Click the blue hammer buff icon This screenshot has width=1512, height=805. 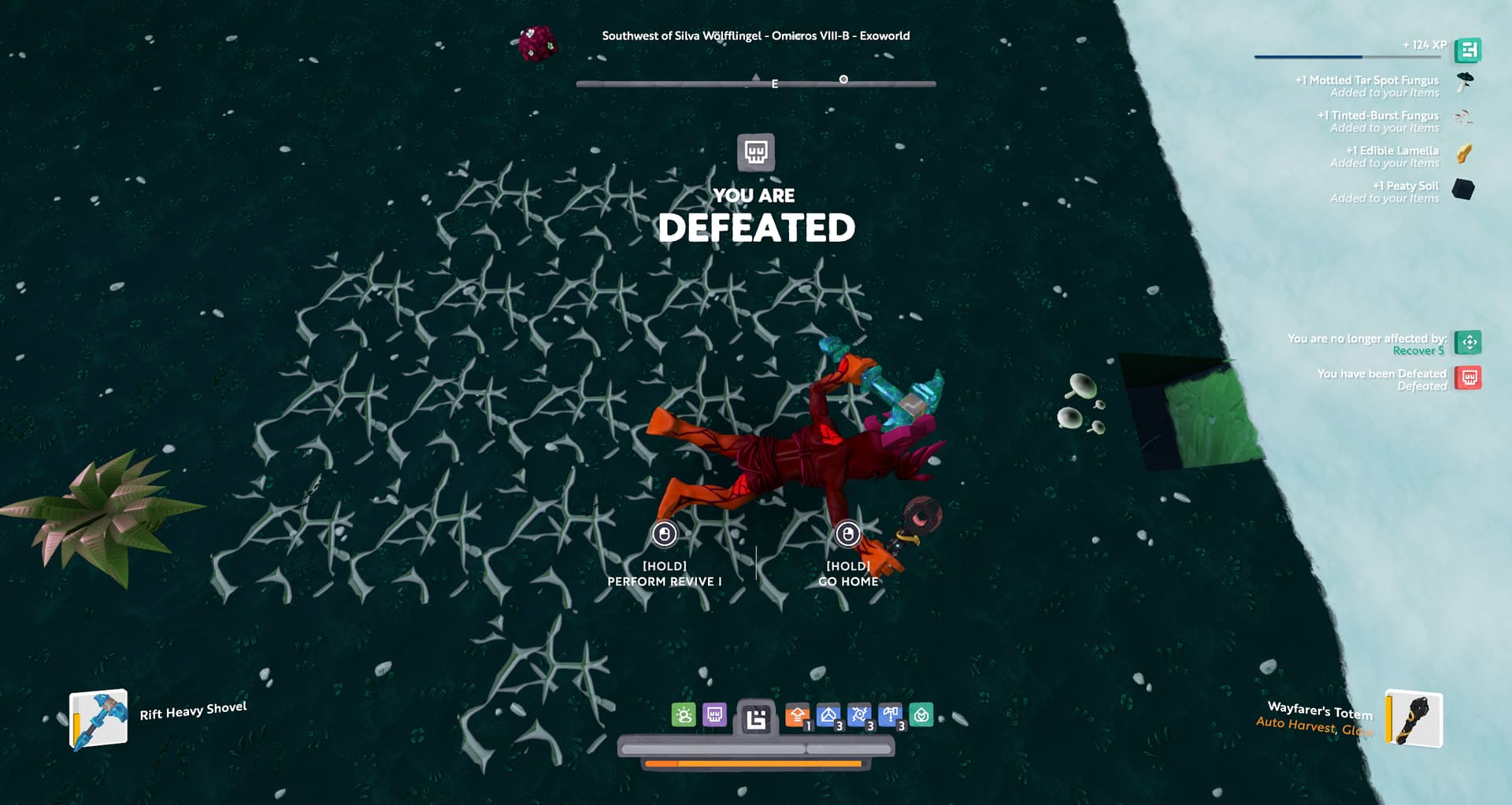click(890, 715)
